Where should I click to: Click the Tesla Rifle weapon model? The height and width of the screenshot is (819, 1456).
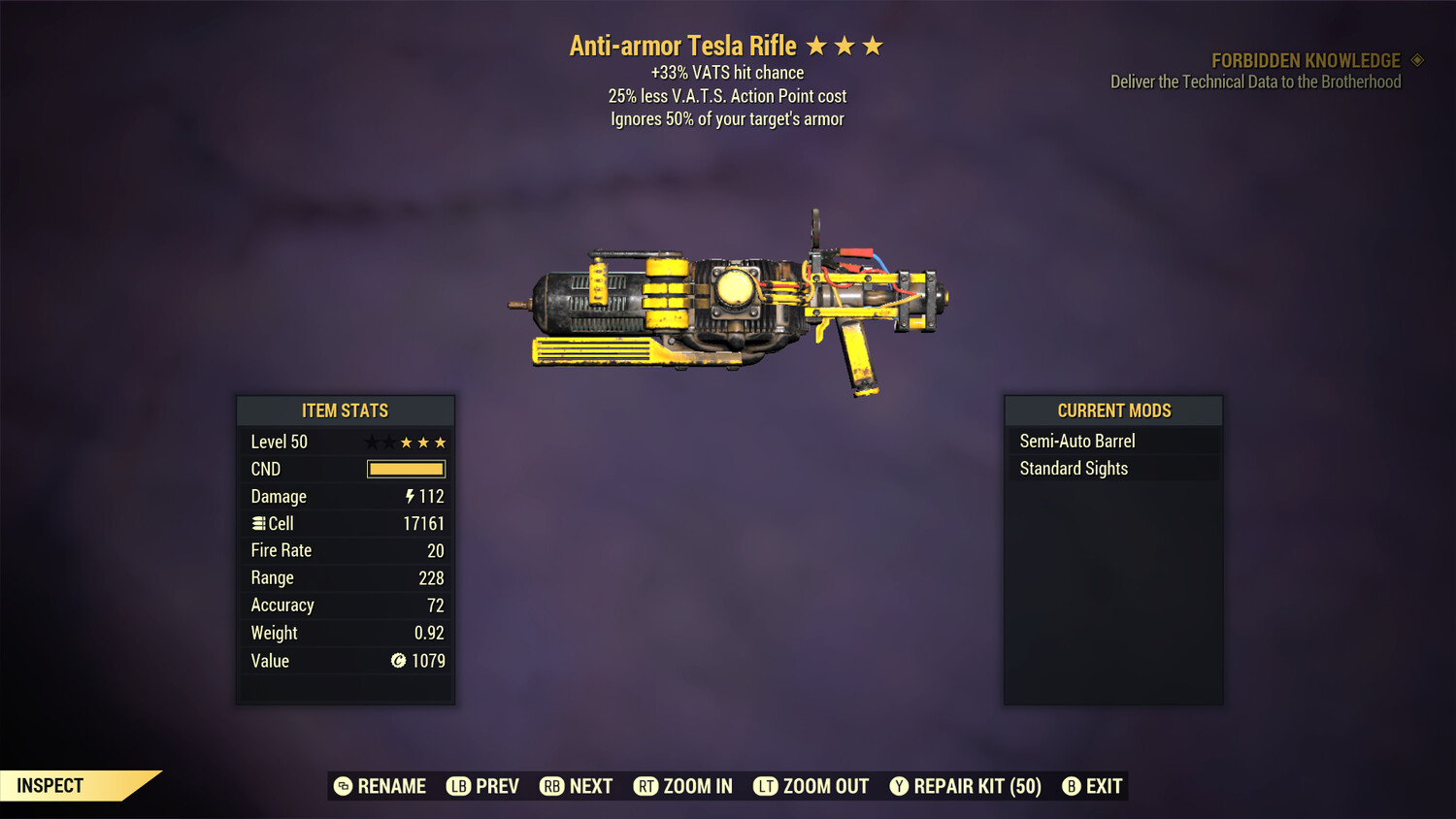(x=738, y=301)
